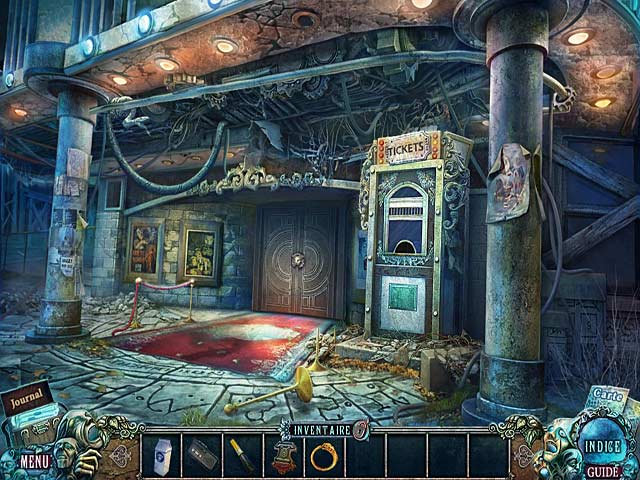
Task: Open the Journal book
Action: [28, 402]
